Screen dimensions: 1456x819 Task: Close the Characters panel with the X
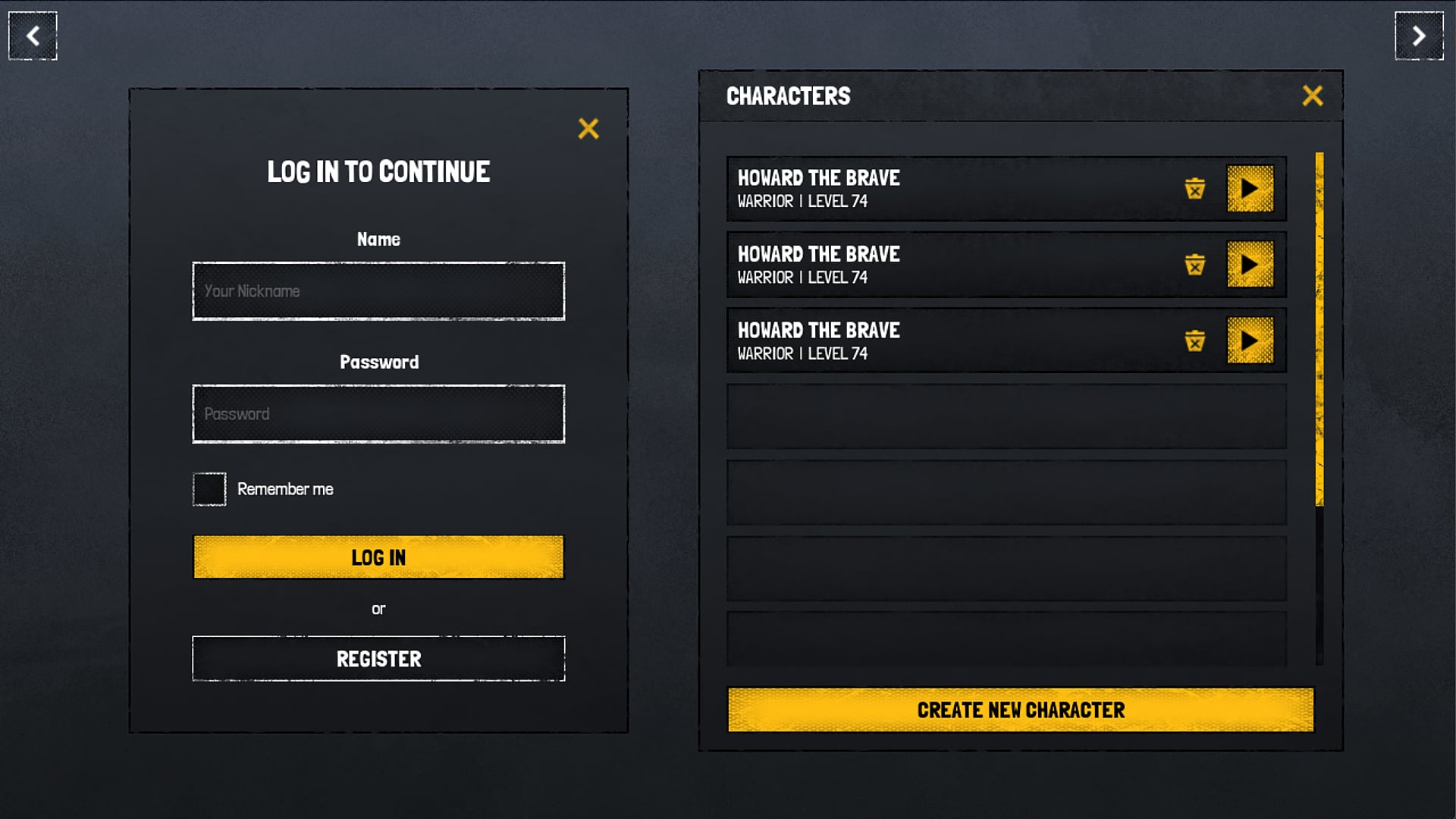tap(1313, 96)
